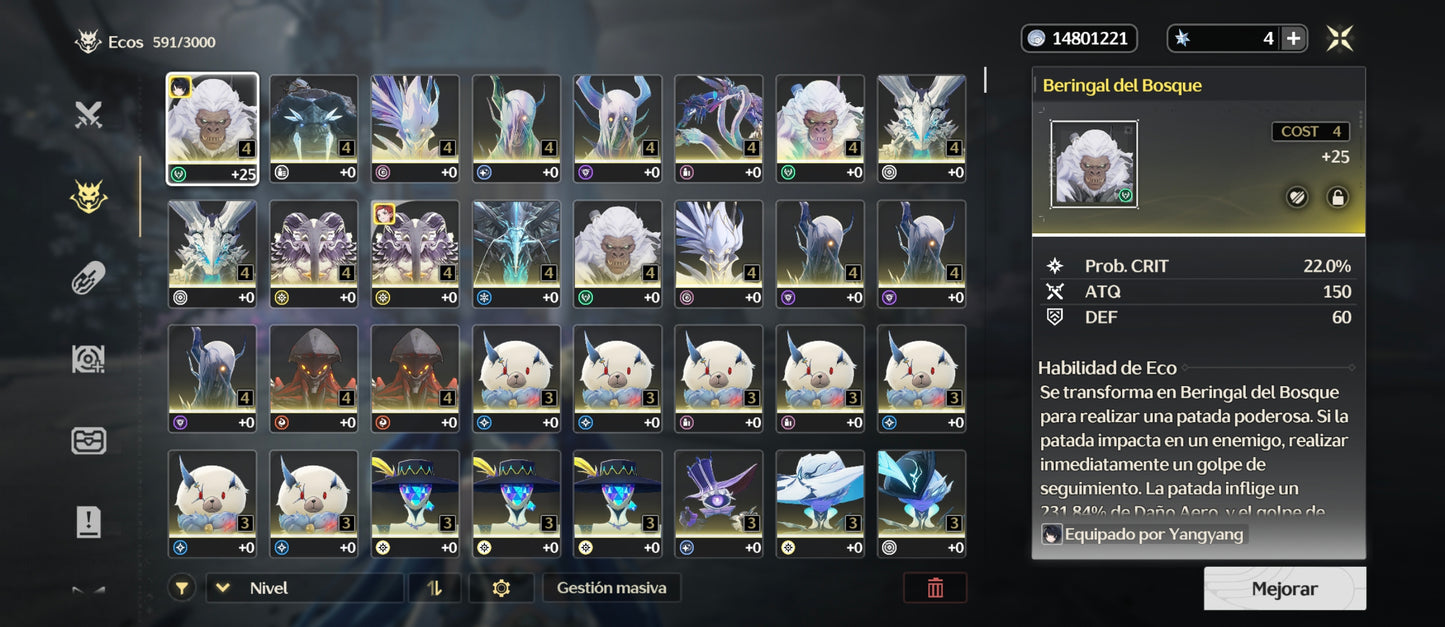Toggle the sort order arrows
The width and height of the screenshot is (1445, 627).
(x=434, y=588)
